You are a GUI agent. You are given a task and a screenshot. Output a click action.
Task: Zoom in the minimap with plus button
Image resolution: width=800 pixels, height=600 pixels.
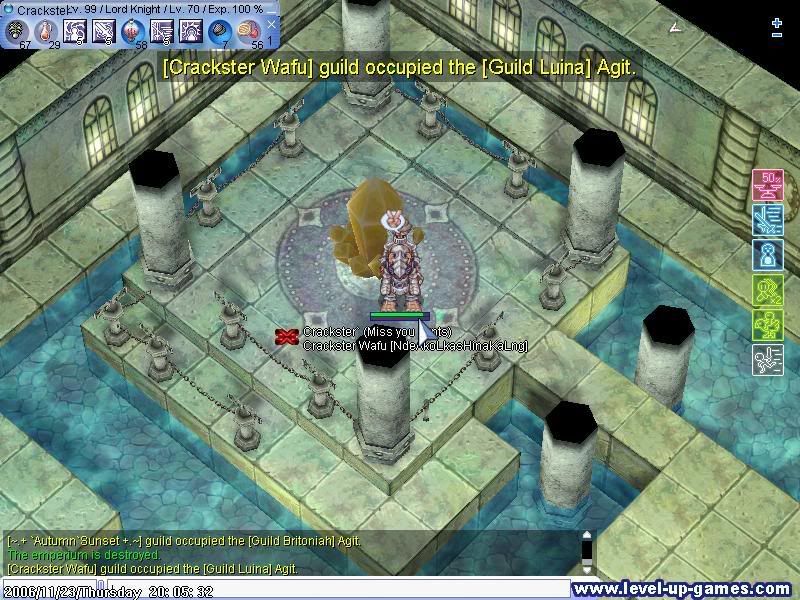click(777, 22)
